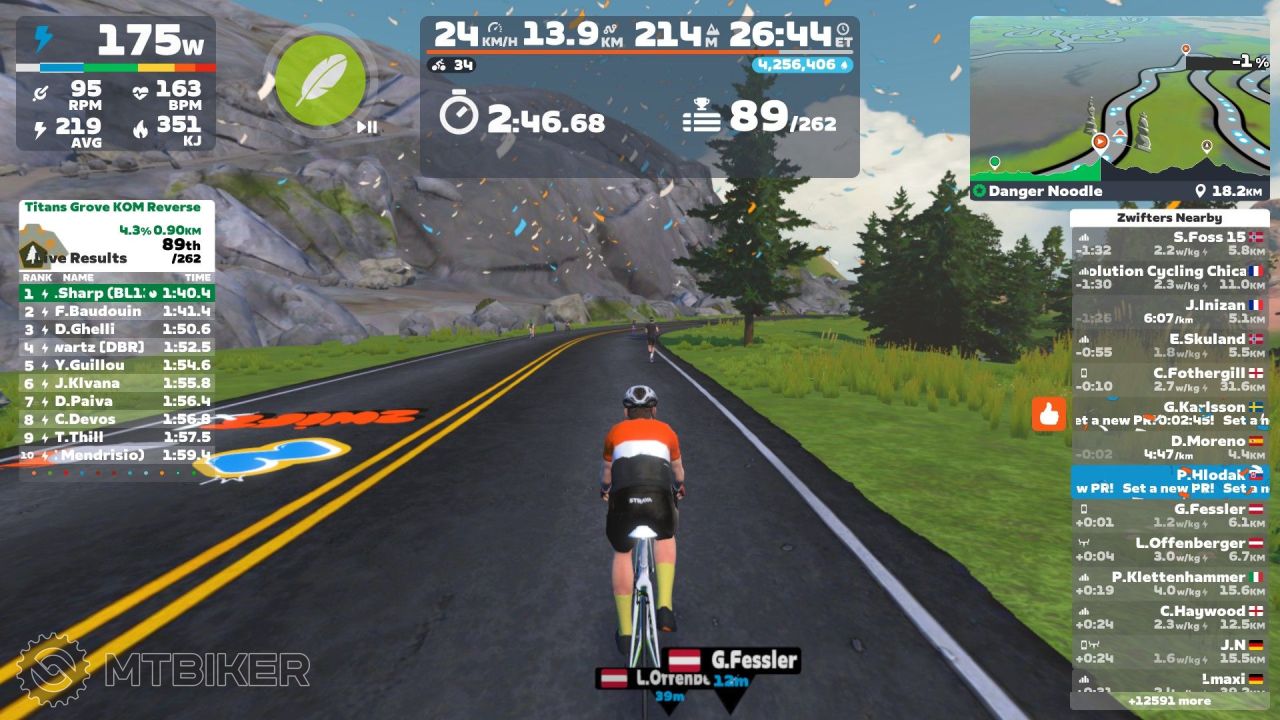
Task: Click the G.Fessler rider name tag
Action: tap(734, 660)
